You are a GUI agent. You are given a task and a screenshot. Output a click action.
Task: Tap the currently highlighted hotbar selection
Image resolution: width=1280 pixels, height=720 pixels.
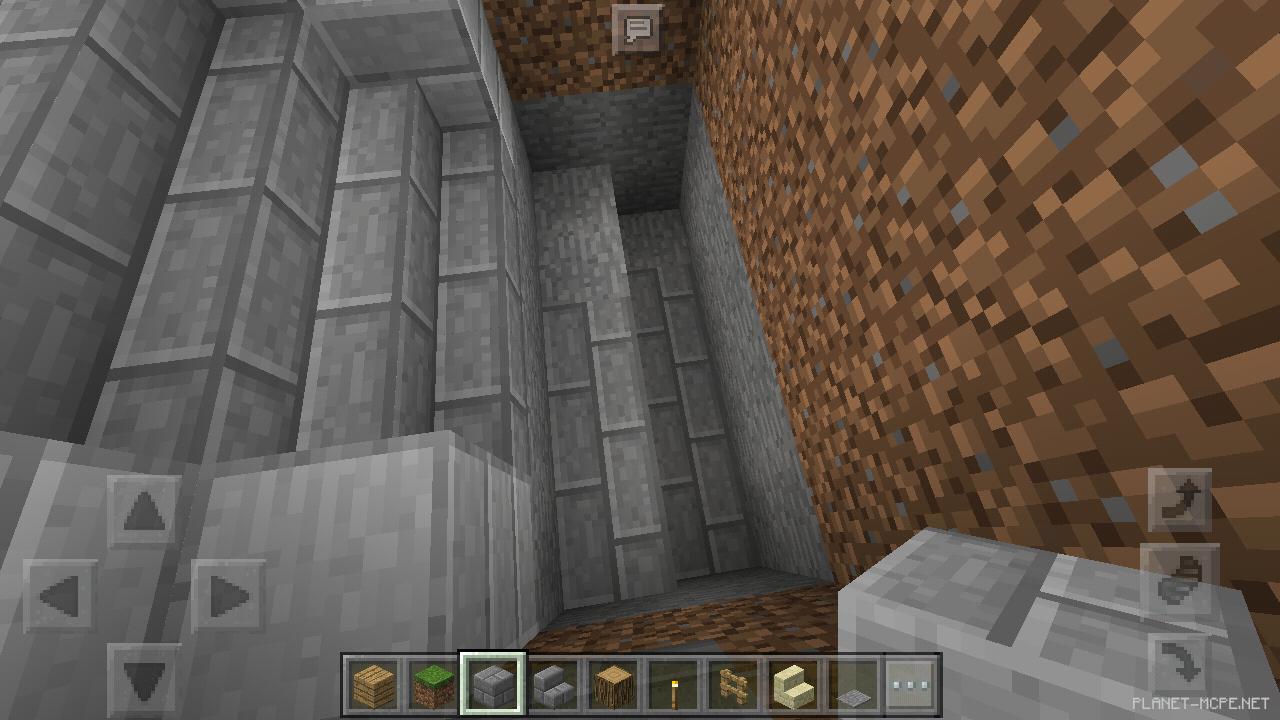(490, 685)
